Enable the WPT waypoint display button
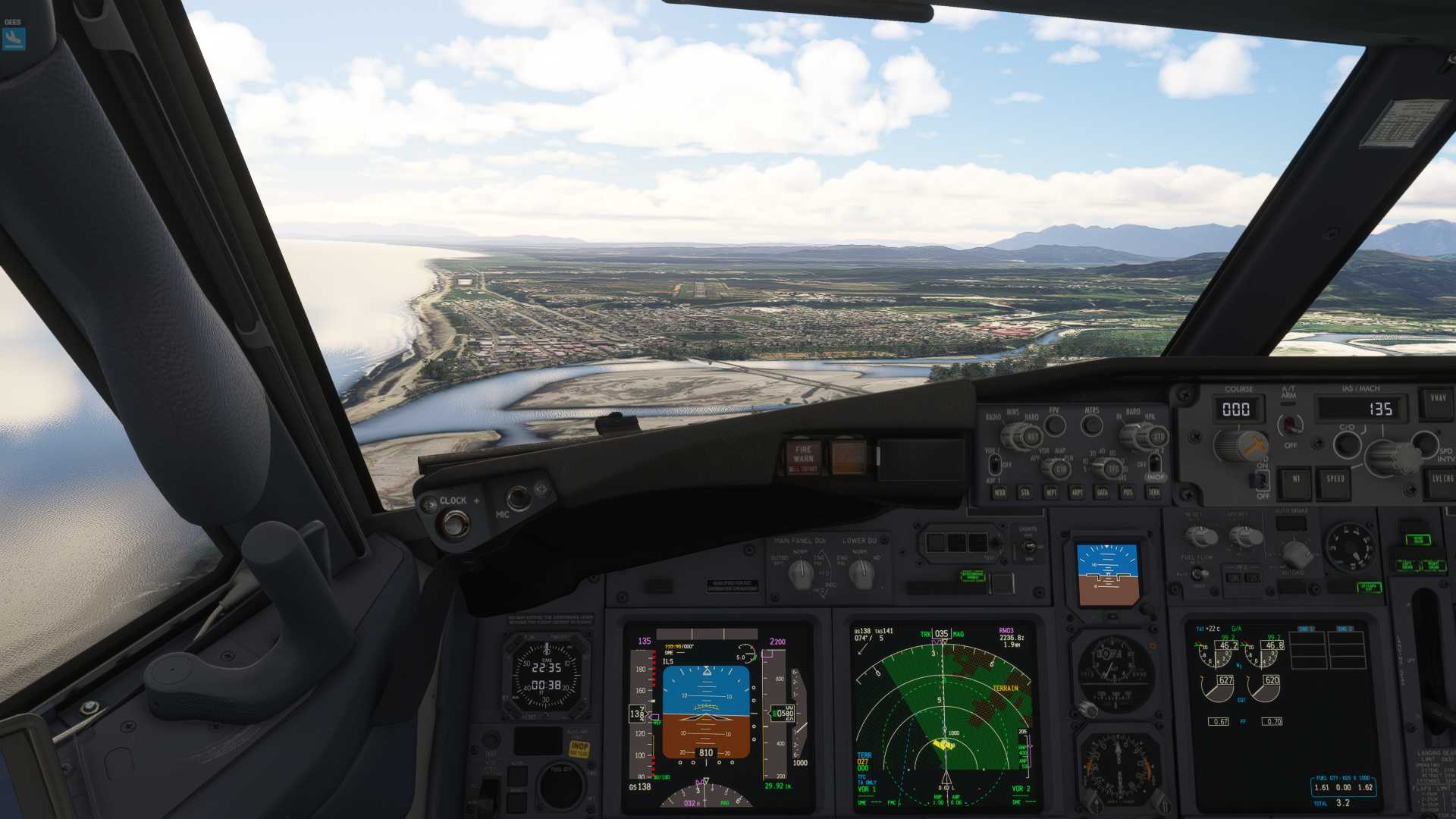This screenshot has height=819, width=1456. pos(1051,493)
